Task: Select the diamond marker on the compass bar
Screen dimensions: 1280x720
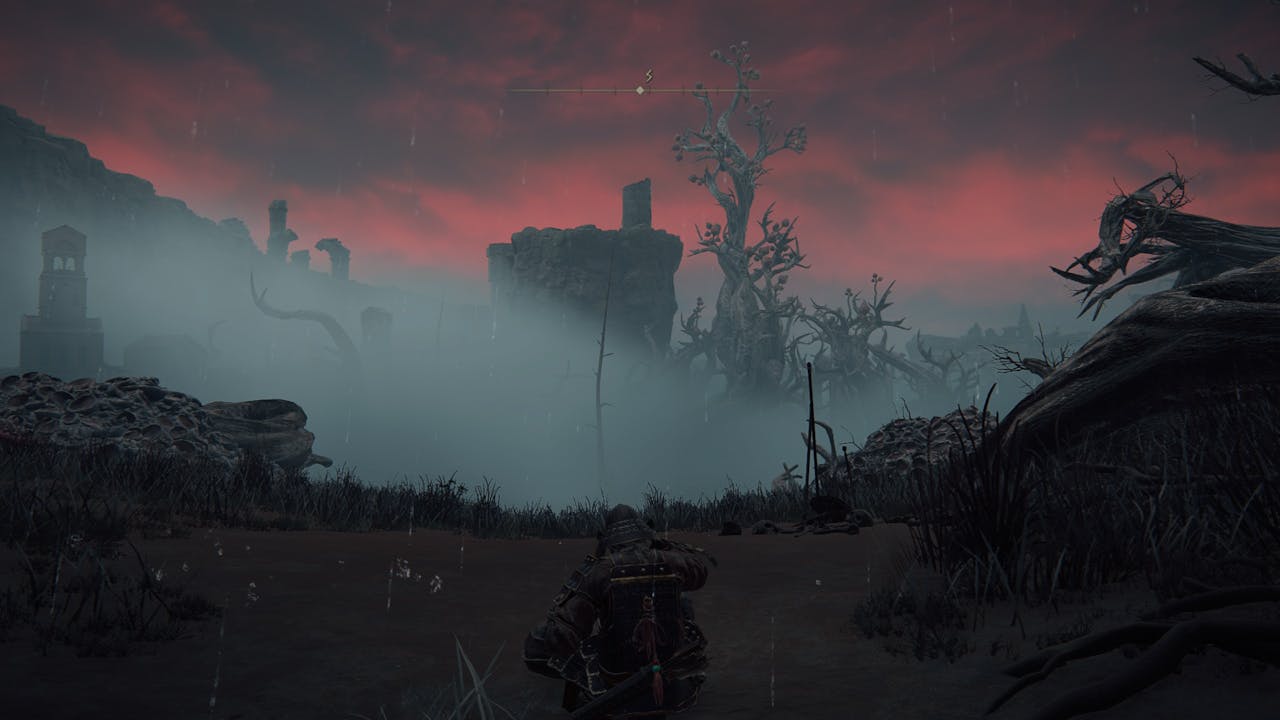Action: point(640,90)
